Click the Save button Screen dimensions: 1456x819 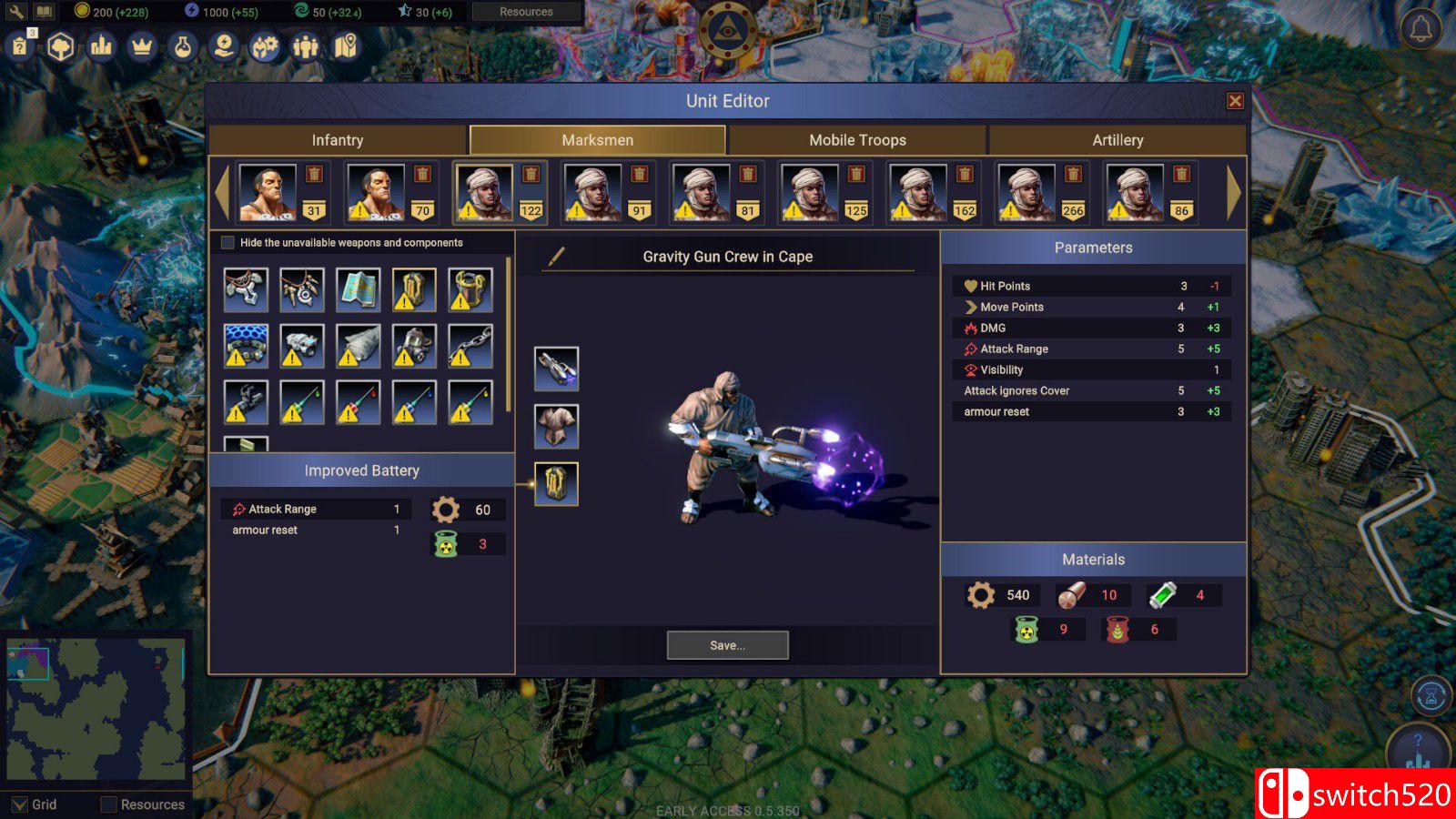coord(727,645)
